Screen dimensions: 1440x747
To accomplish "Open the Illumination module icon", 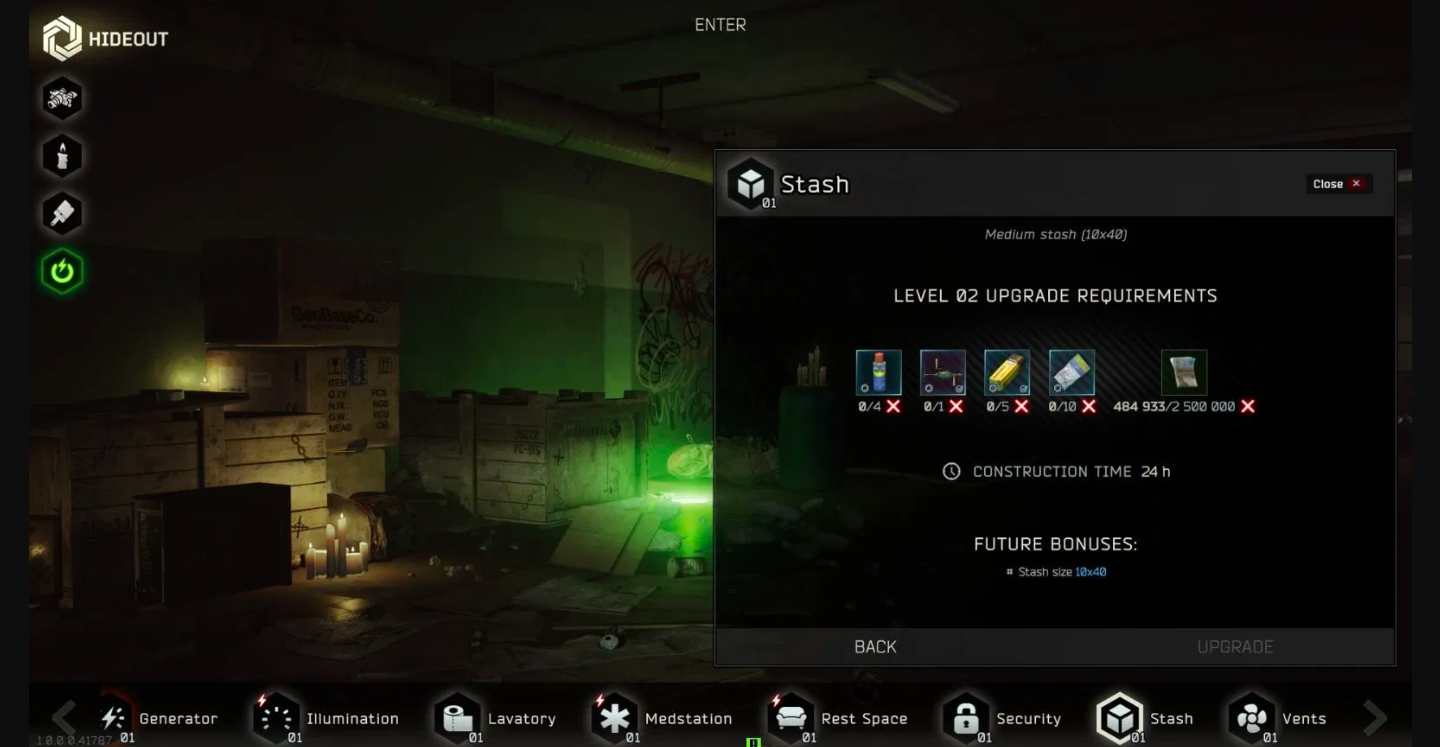I will (277, 718).
